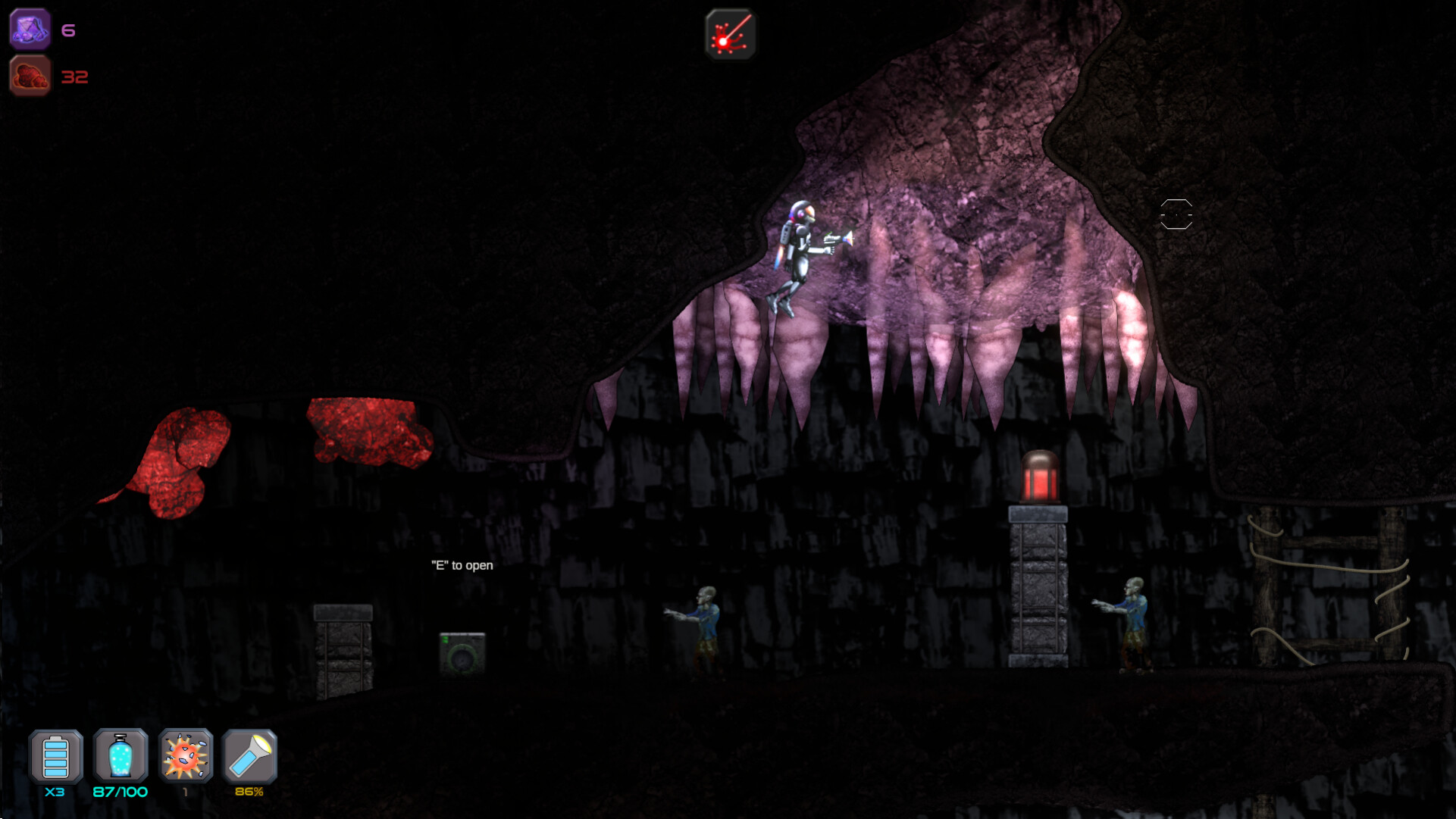
Task: Click the purple crystal resource icon
Action: coord(30,29)
